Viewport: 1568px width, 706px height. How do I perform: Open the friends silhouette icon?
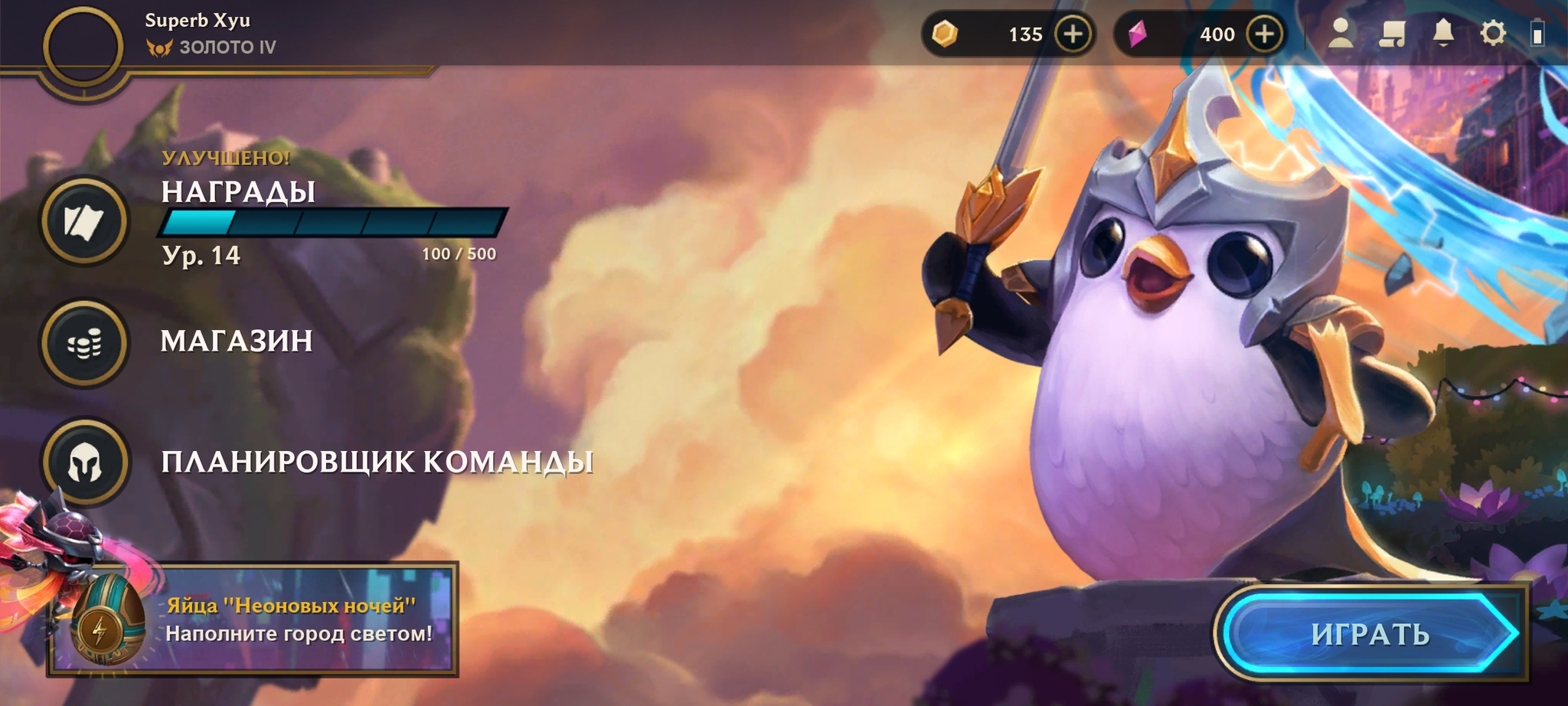[x=1341, y=34]
